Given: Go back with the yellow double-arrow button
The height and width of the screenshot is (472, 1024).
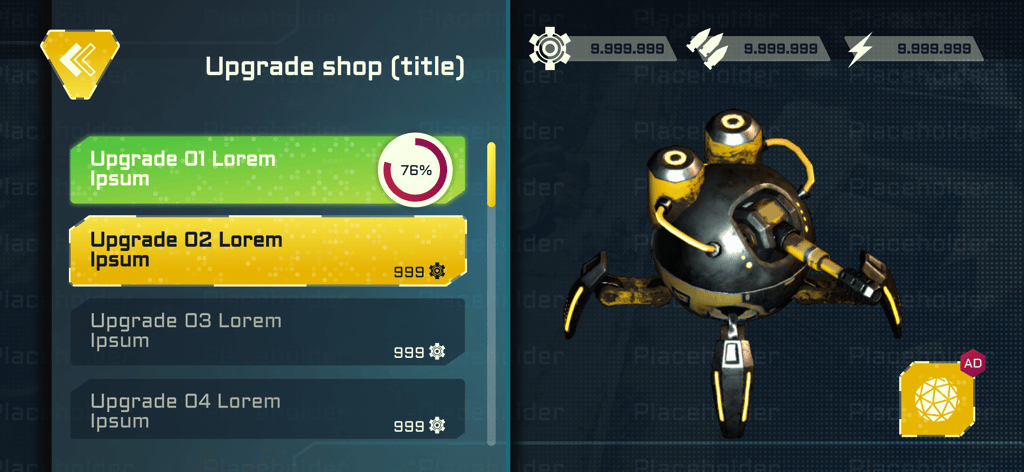Looking at the screenshot, I should coord(78,62).
